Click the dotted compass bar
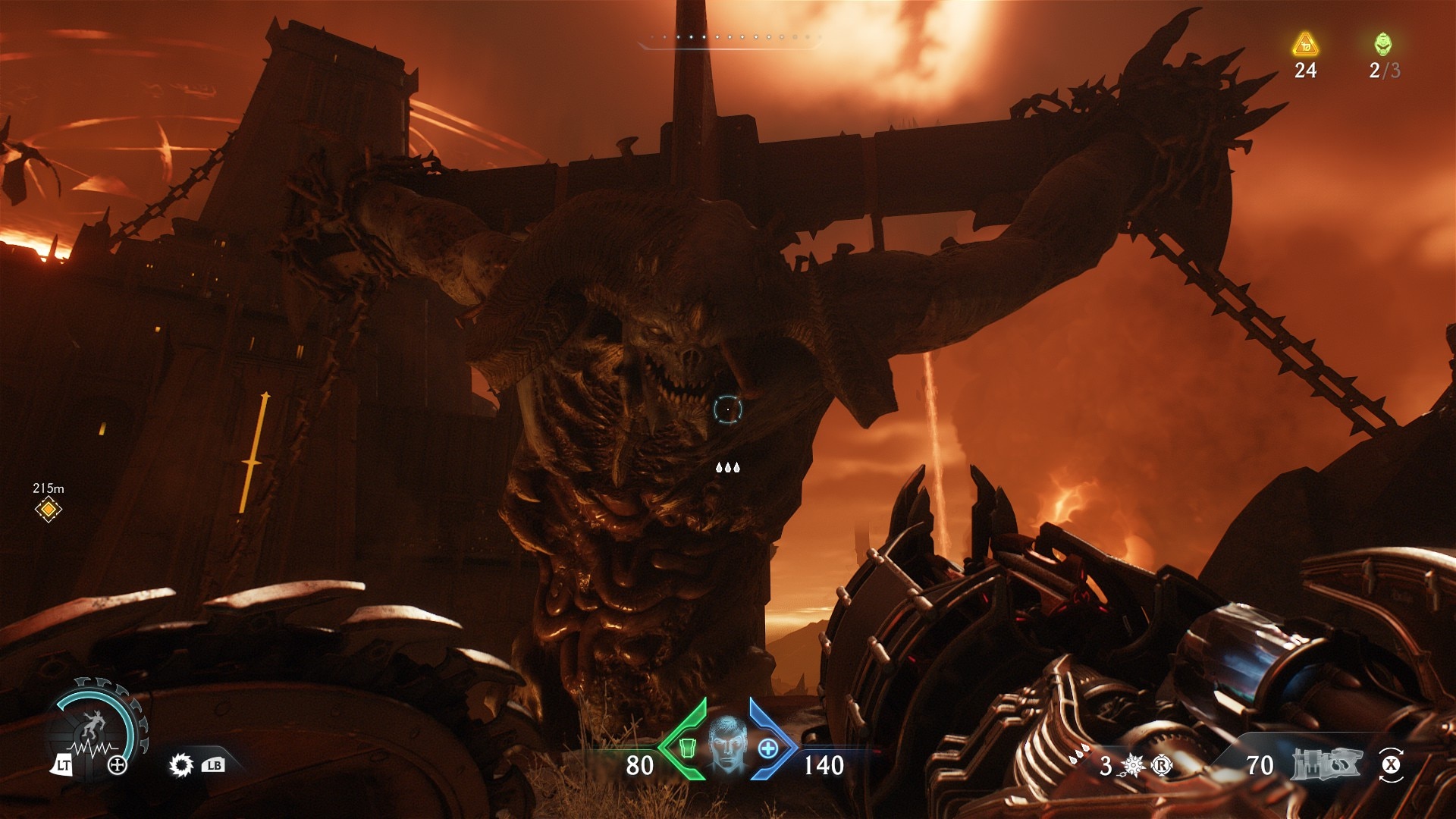The height and width of the screenshot is (819, 1456). (728, 38)
